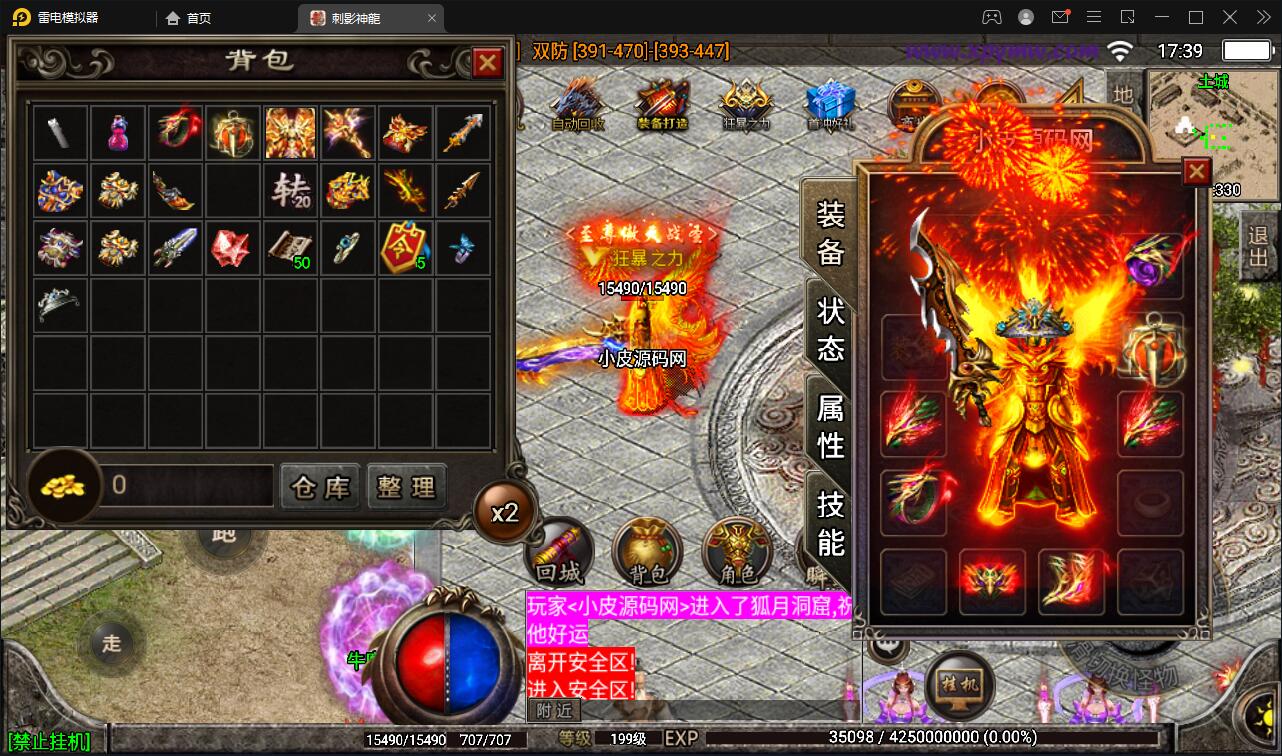Expand the emulator toolbar chevron arrows
Screen dimensions: 1282x756
[1262, 17]
